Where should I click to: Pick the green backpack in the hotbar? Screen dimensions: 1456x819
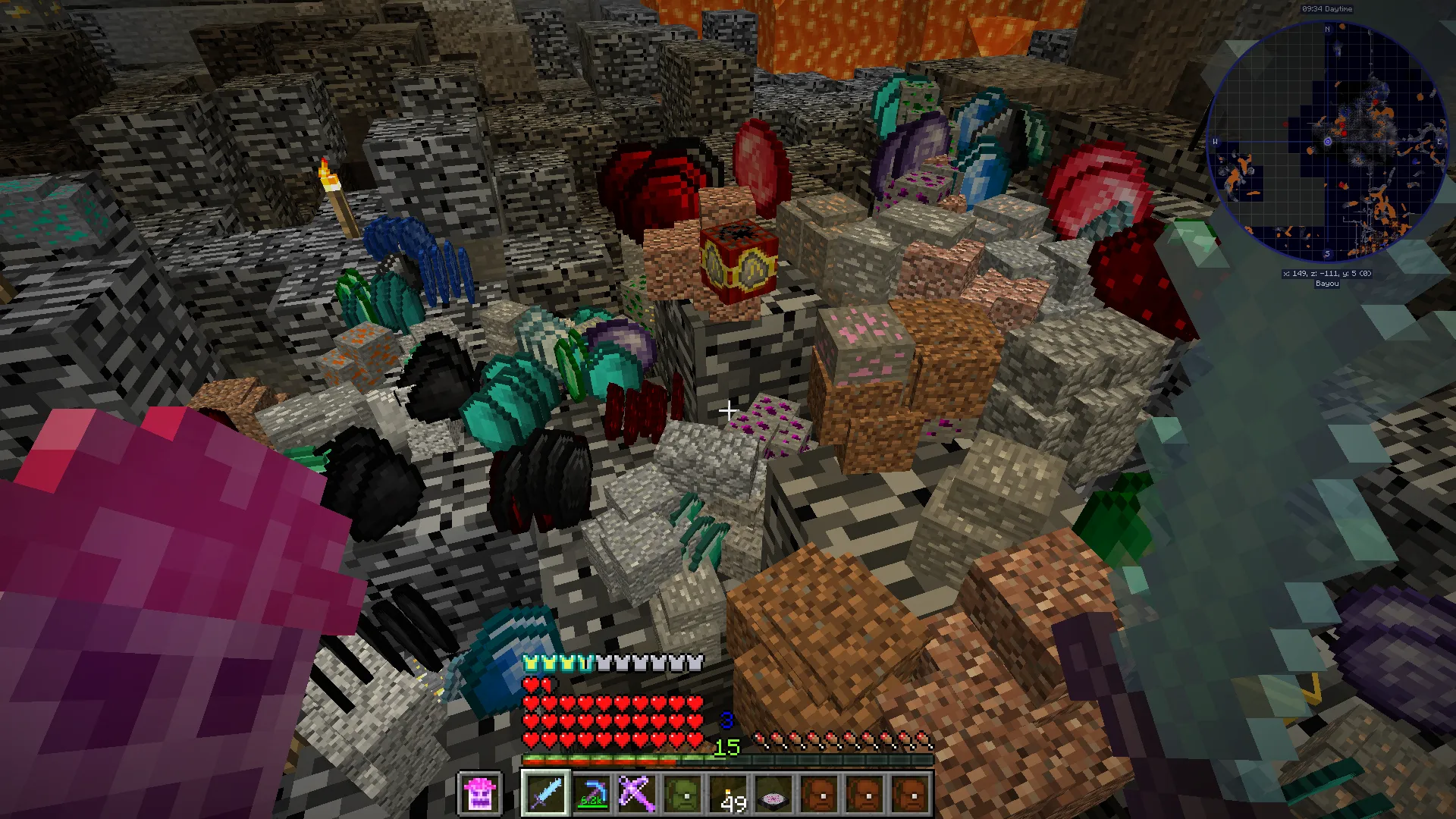[682, 794]
